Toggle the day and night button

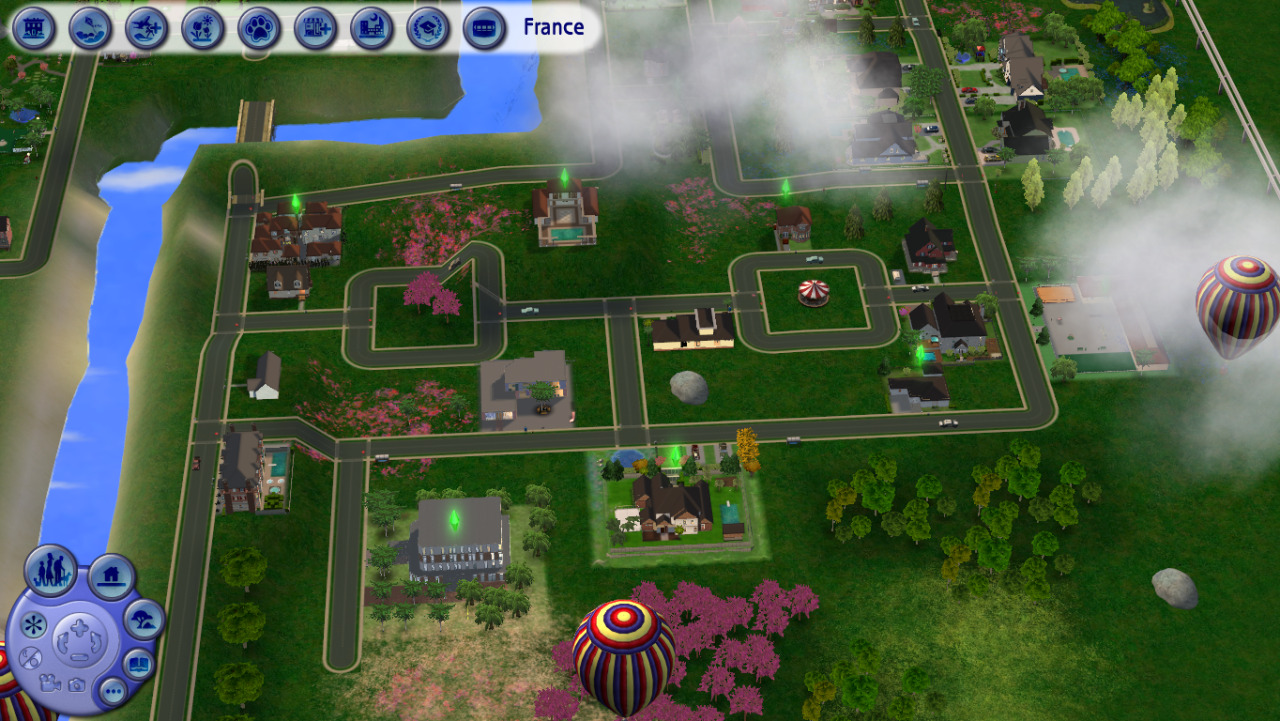tap(30, 658)
